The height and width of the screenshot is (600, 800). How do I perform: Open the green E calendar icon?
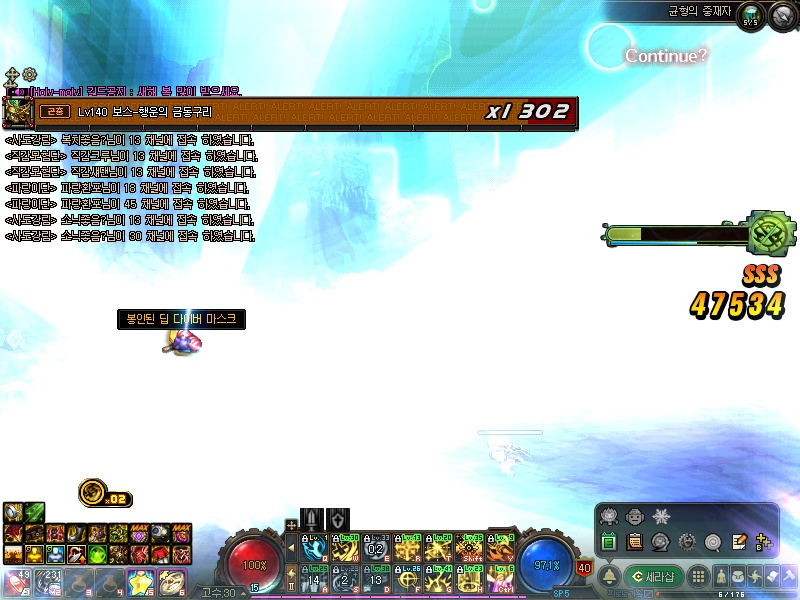[608, 542]
